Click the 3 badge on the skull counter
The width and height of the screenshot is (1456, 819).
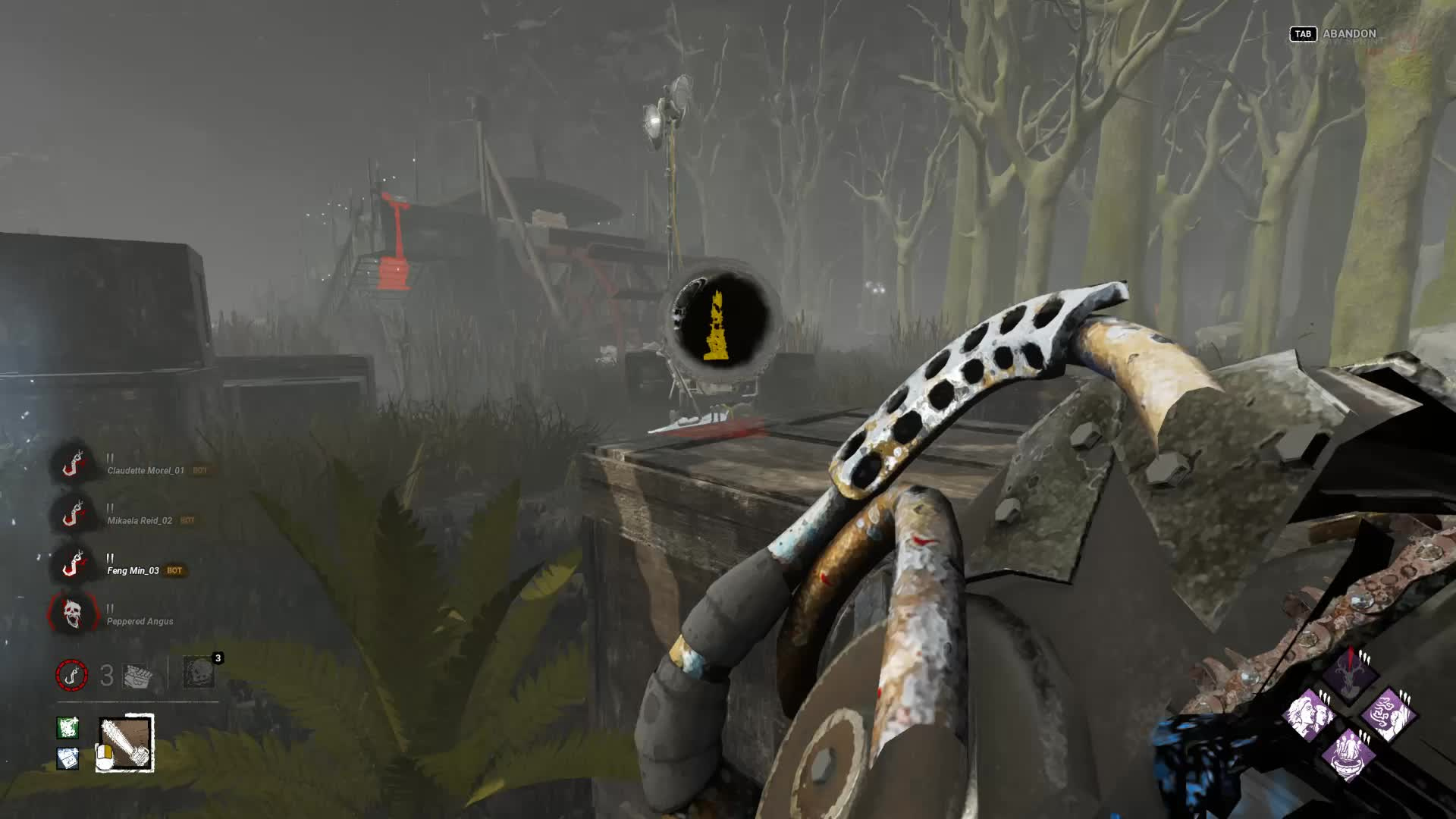(x=218, y=658)
